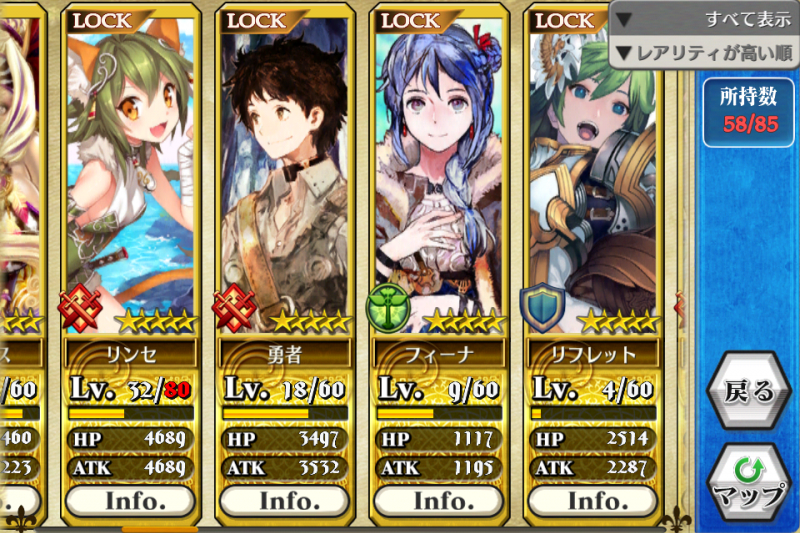The image size is (800, 533).
Task: Open Info for フィーナ
Action: pyautogui.click(x=436, y=499)
